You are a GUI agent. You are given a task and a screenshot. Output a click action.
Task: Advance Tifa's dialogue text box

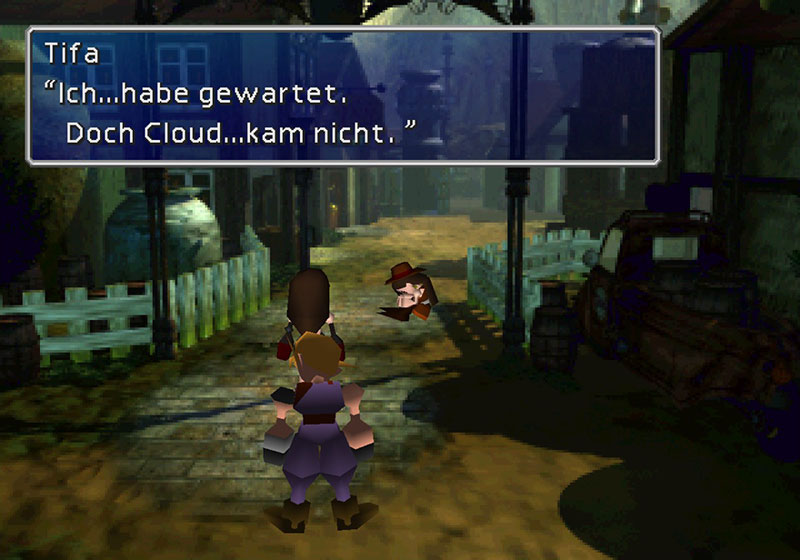tap(342, 95)
